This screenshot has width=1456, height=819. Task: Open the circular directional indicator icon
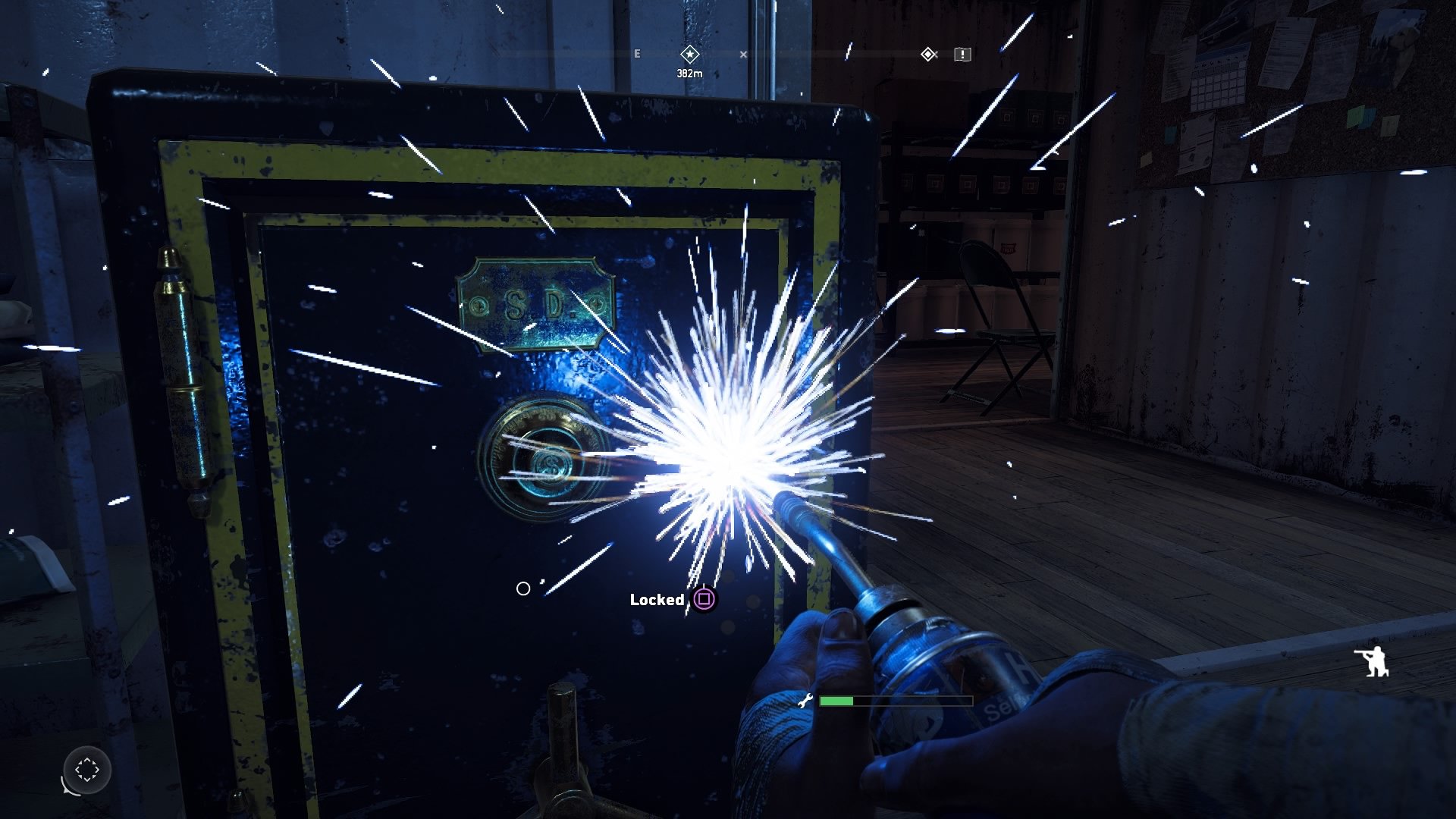87,770
